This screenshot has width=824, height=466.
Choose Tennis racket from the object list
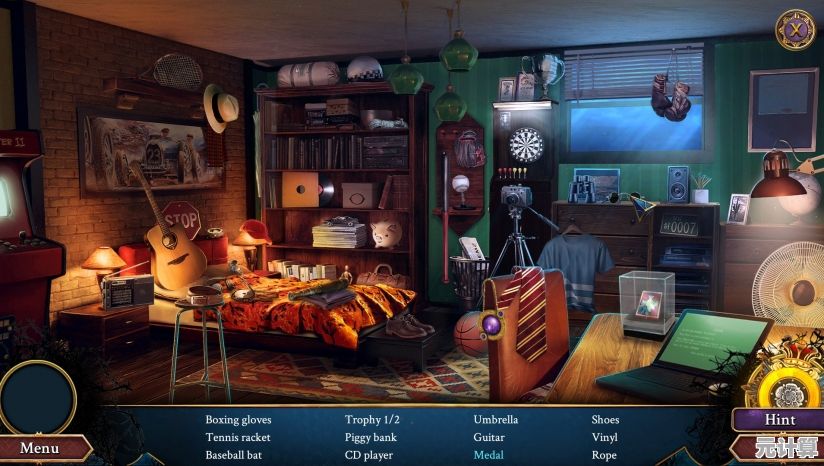(238, 437)
